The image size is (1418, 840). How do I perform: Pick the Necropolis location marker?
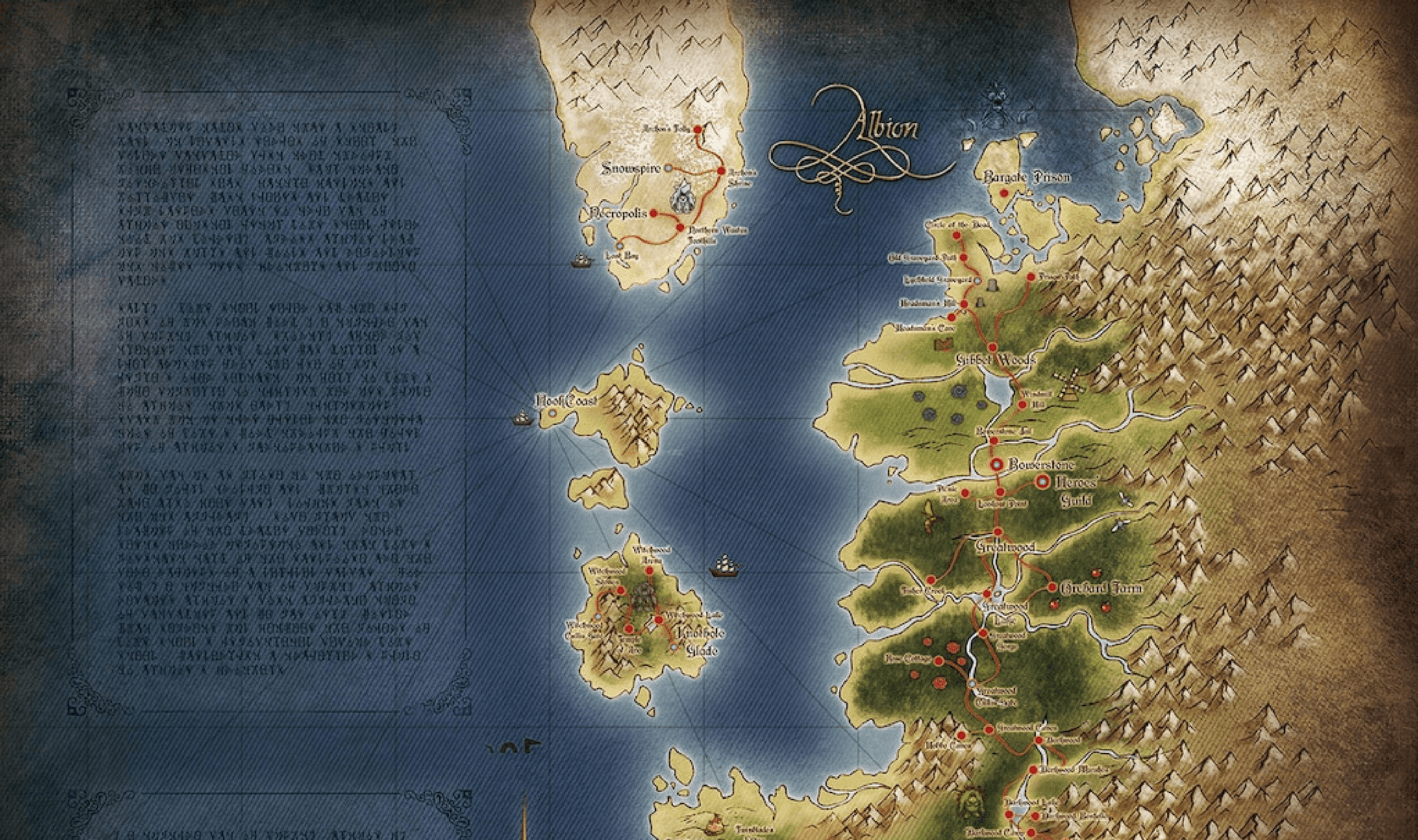[x=653, y=213]
